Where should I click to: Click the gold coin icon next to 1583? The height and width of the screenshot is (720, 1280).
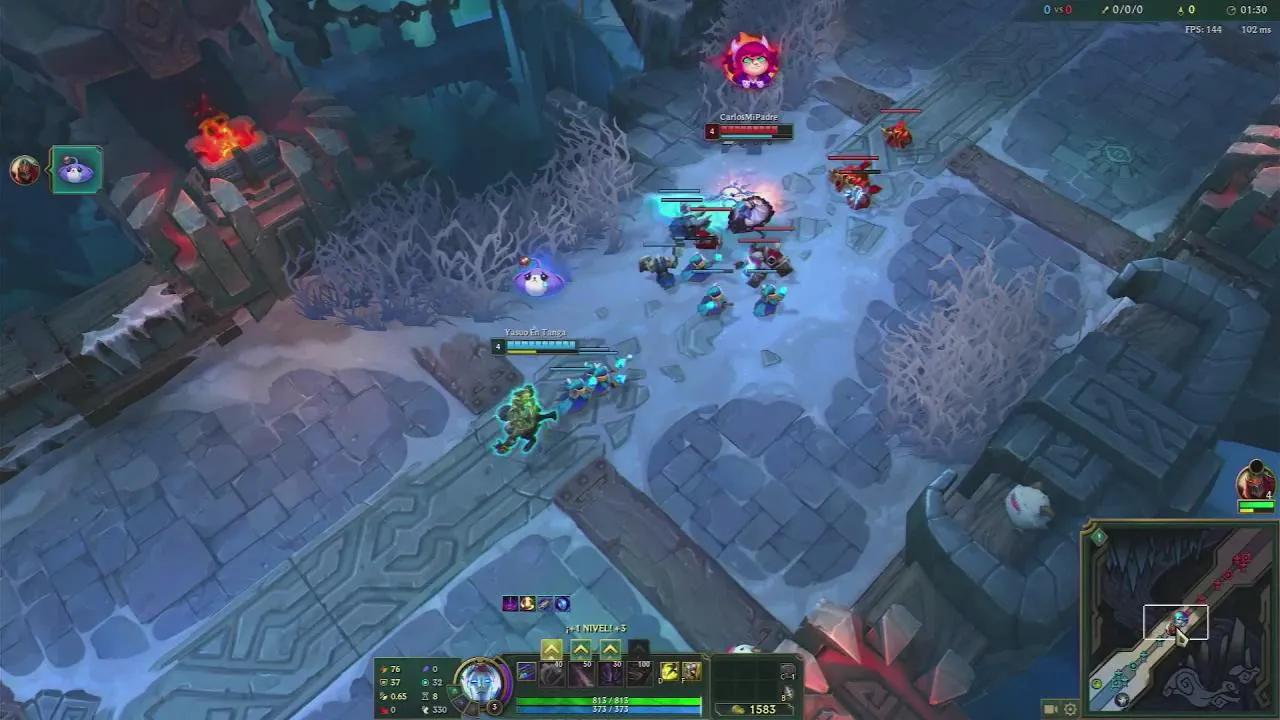[737, 708]
